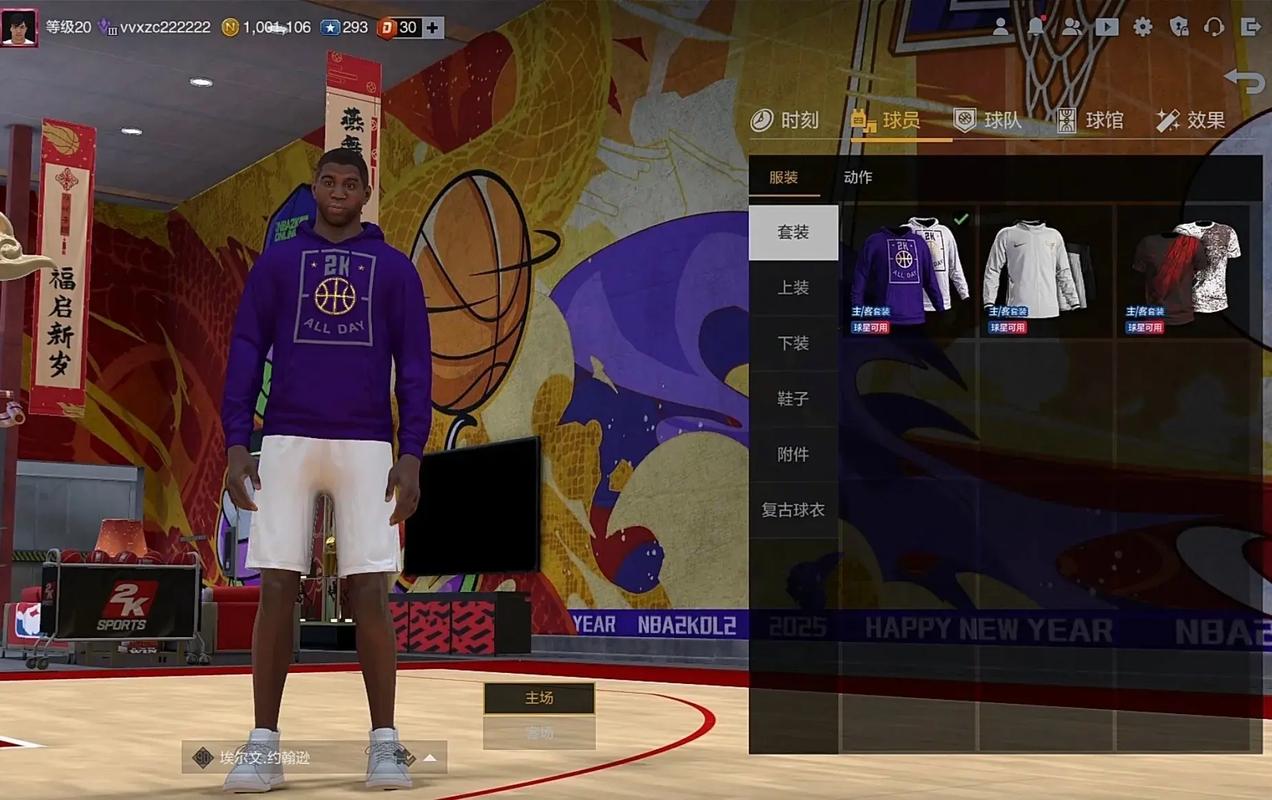
Task: Choose the 上装 clothing category
Action: (793, 288)
